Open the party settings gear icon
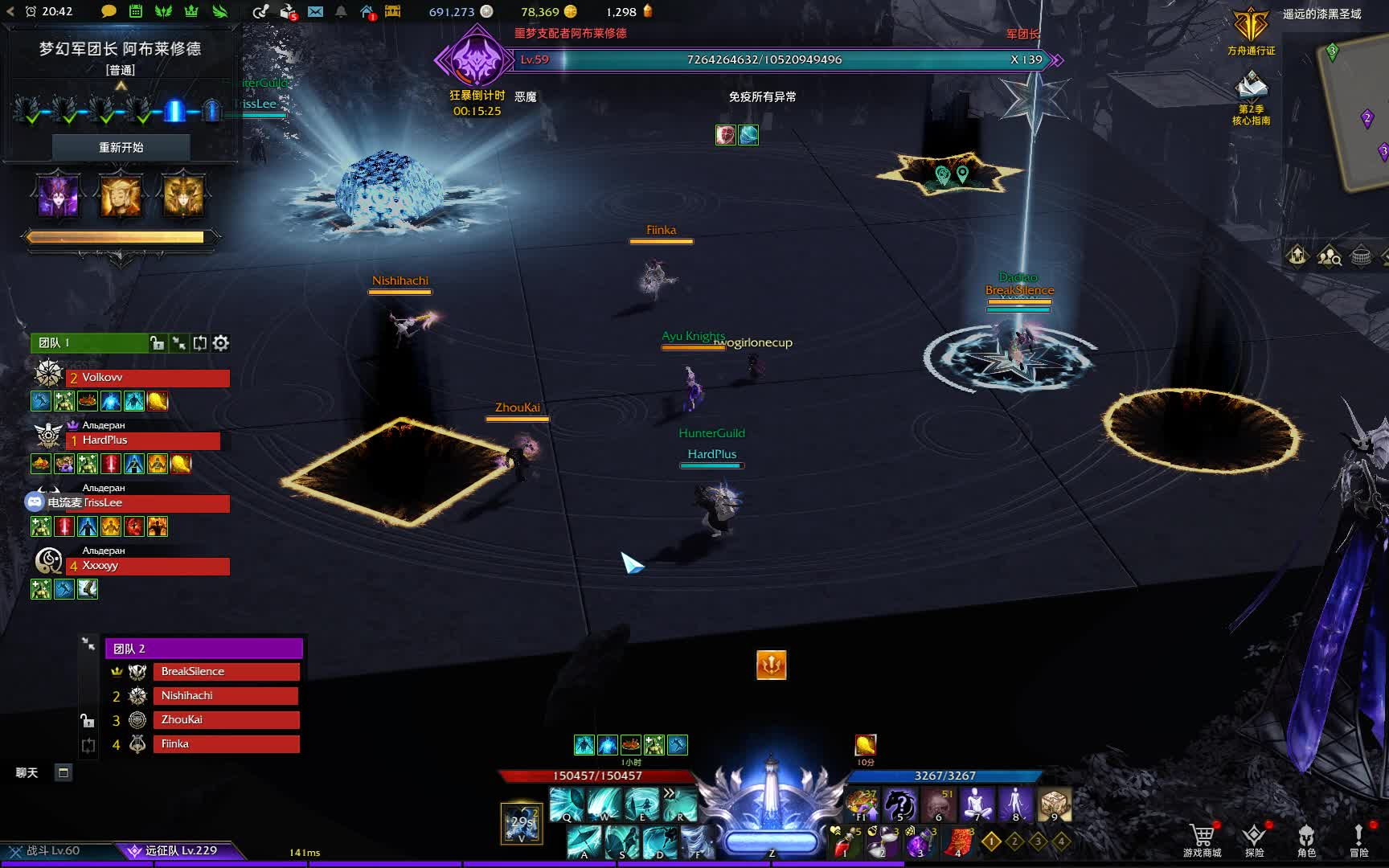 pos(221,343)
